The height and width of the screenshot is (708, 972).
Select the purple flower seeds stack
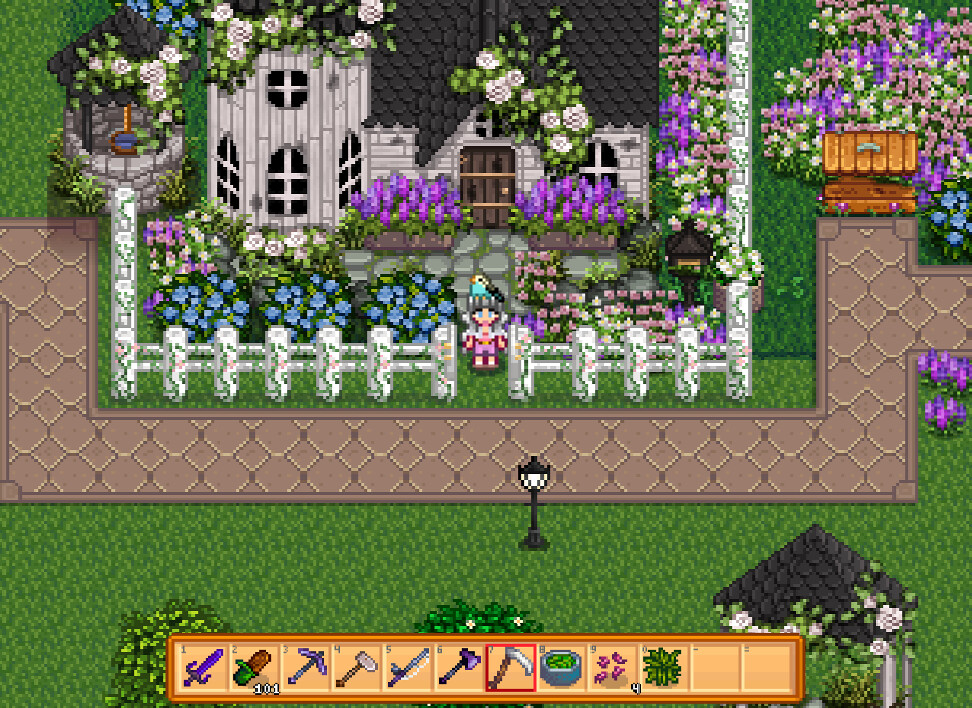coord(612,666)
